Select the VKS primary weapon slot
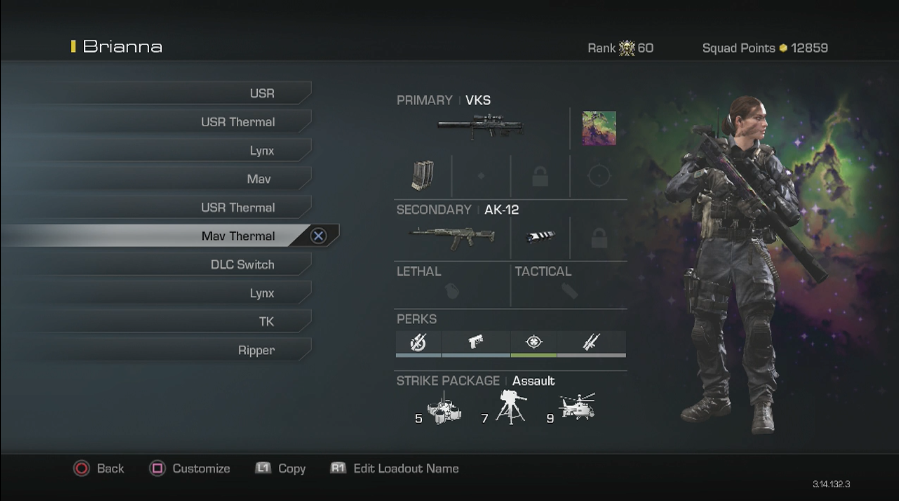 (480, 127)
